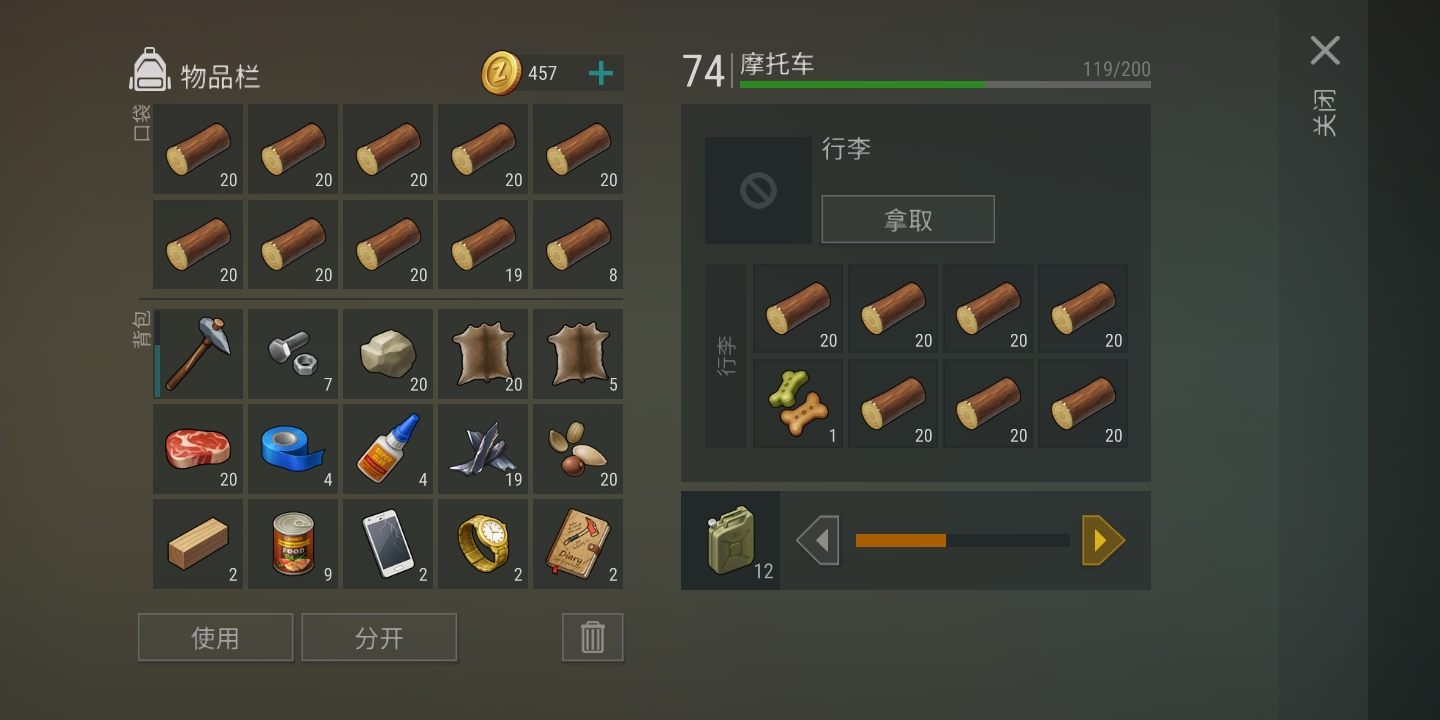Select the hammer tool in the backpack
Screen dimensions: 1440x720
[x=197, y=353]
